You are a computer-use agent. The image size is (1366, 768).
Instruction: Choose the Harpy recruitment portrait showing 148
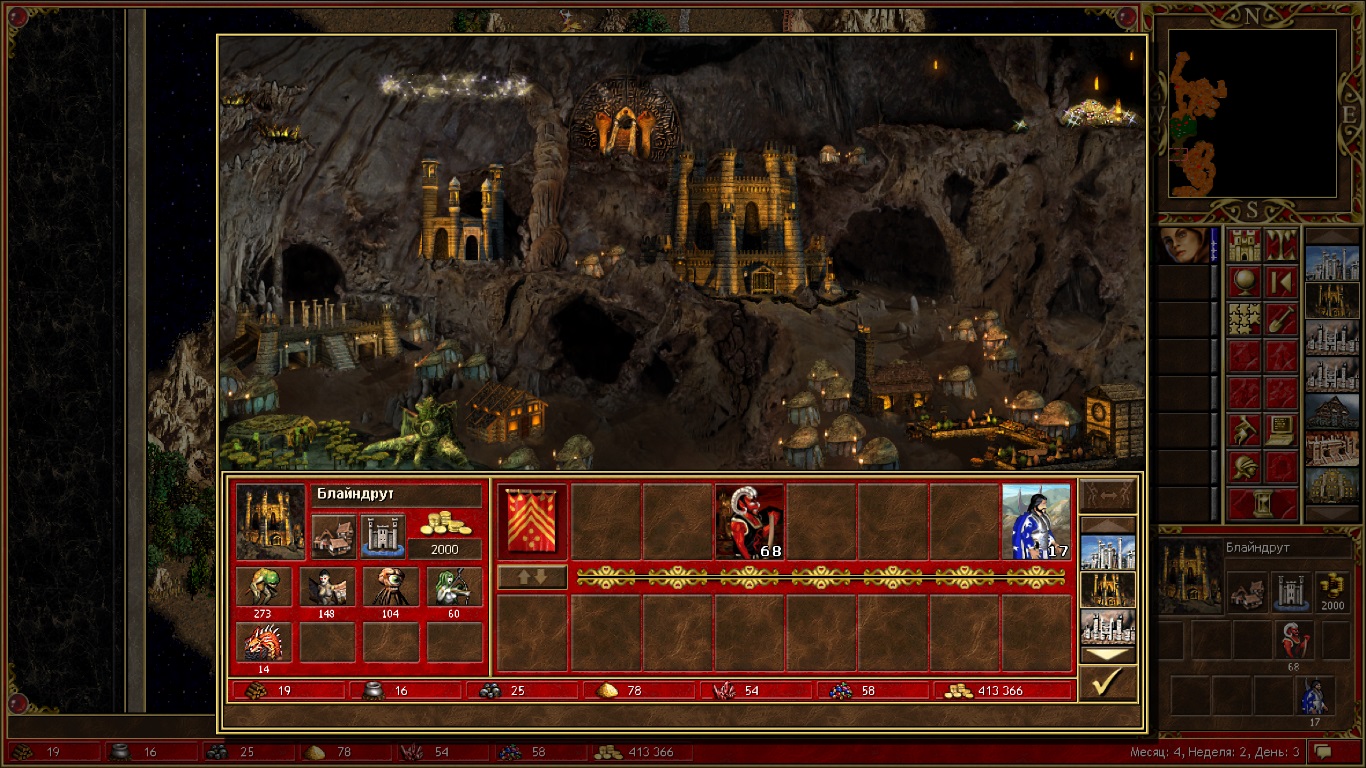point(327,587)
